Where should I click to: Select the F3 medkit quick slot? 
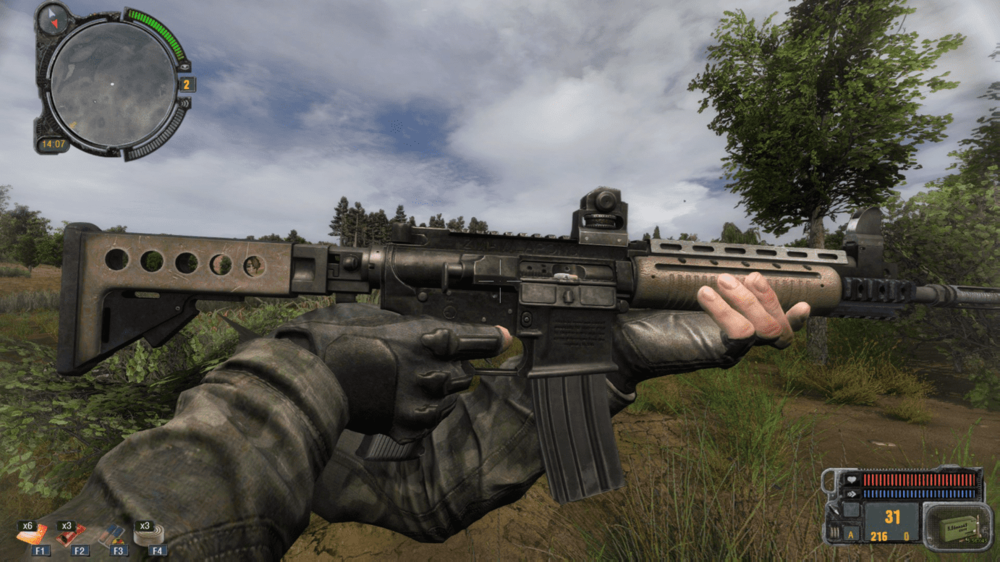113,535
